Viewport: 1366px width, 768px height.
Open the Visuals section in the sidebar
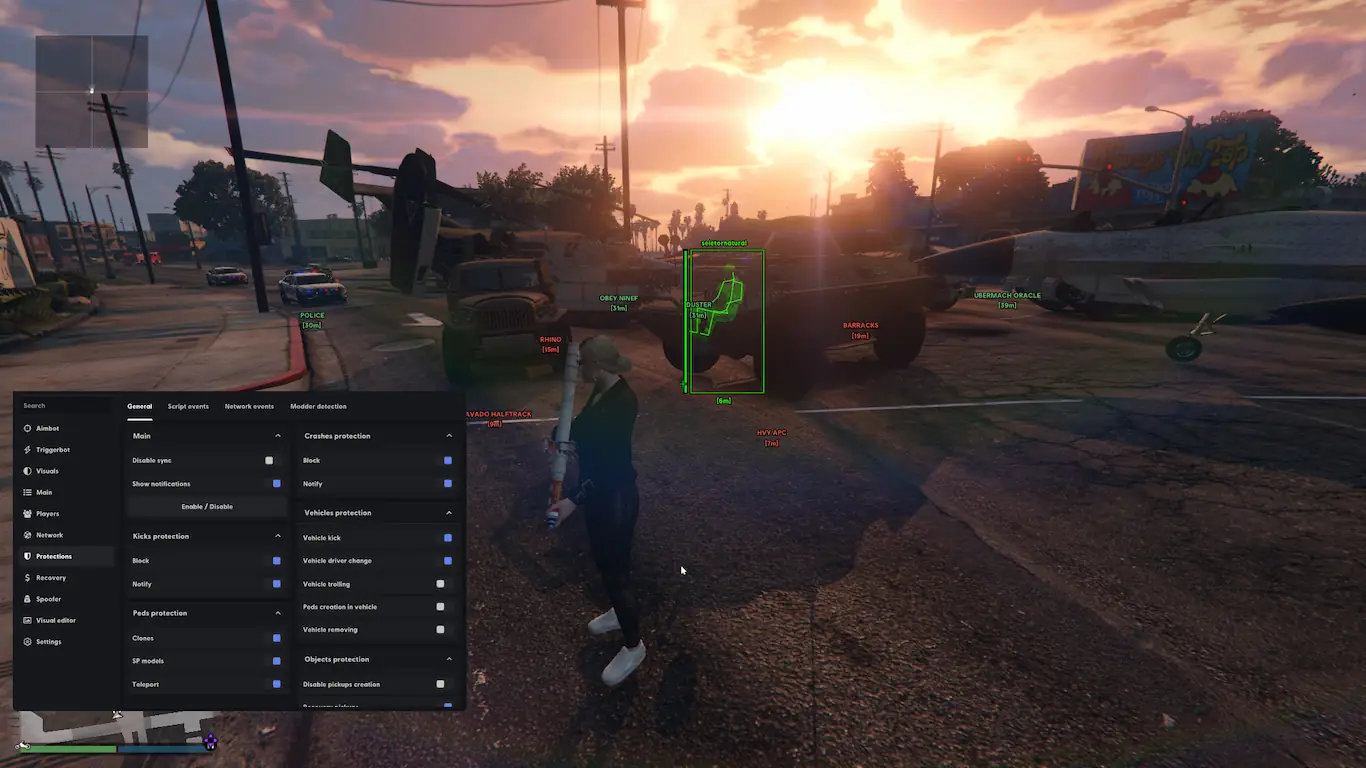(47, 471)
